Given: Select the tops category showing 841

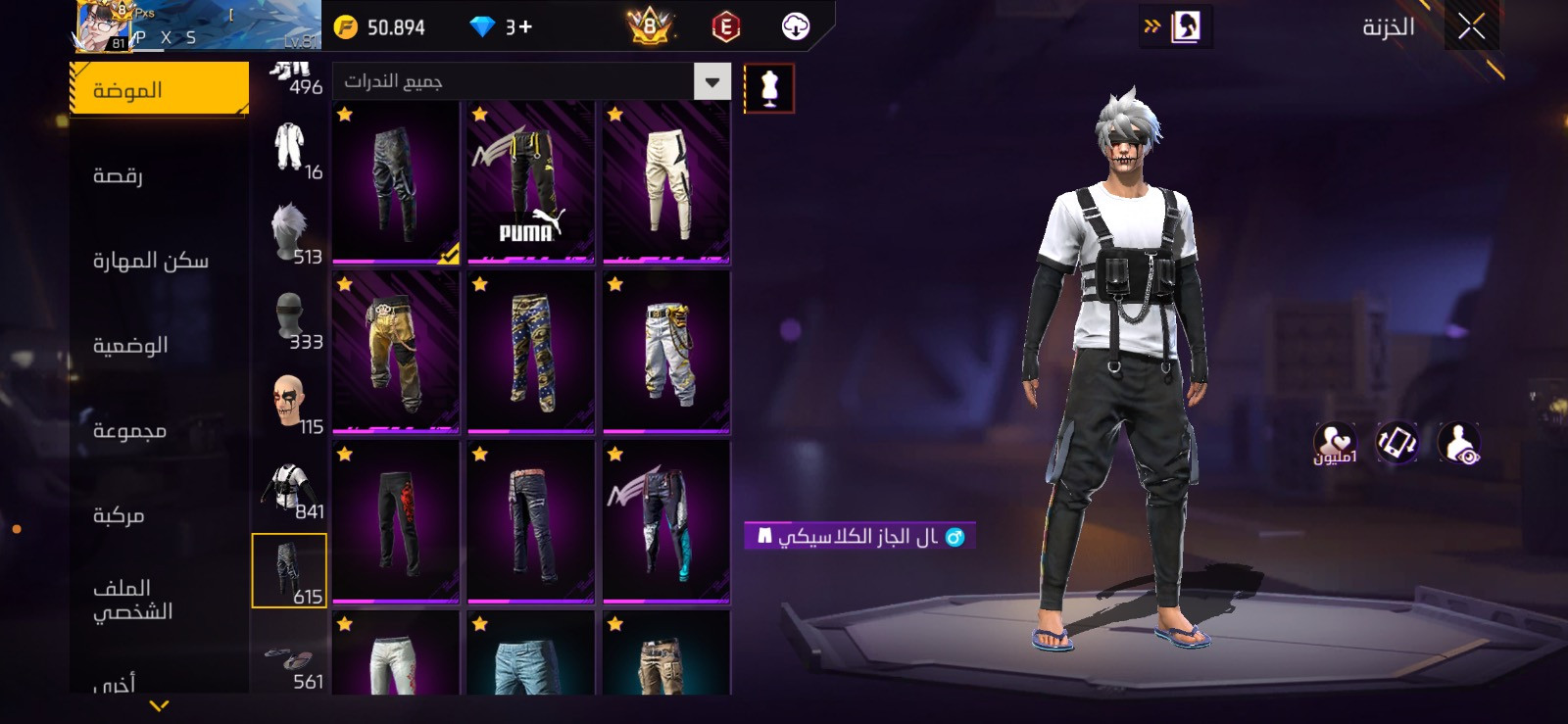Looking at the screenshot, I should point(290,487).
